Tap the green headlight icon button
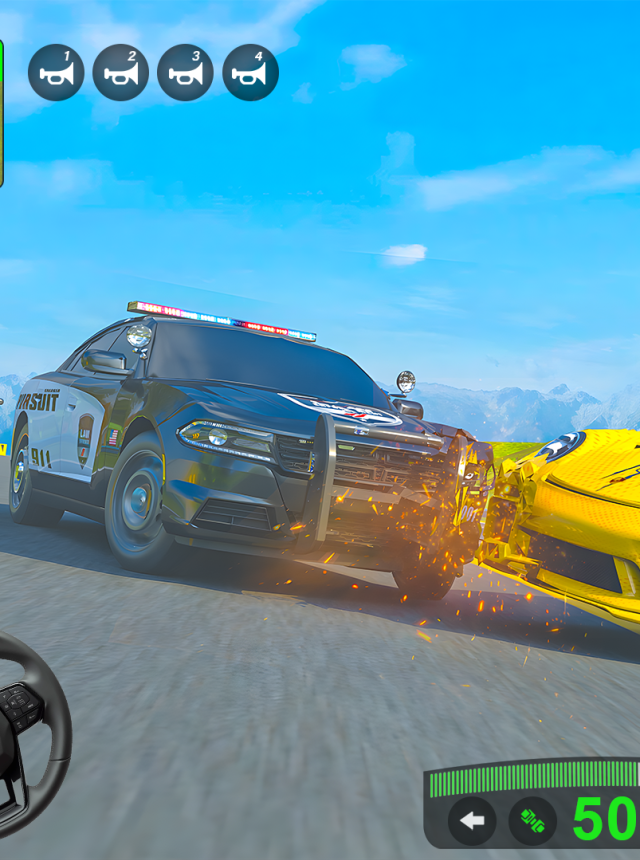Screen dimensions: 640x860 (x=532, y=821)
